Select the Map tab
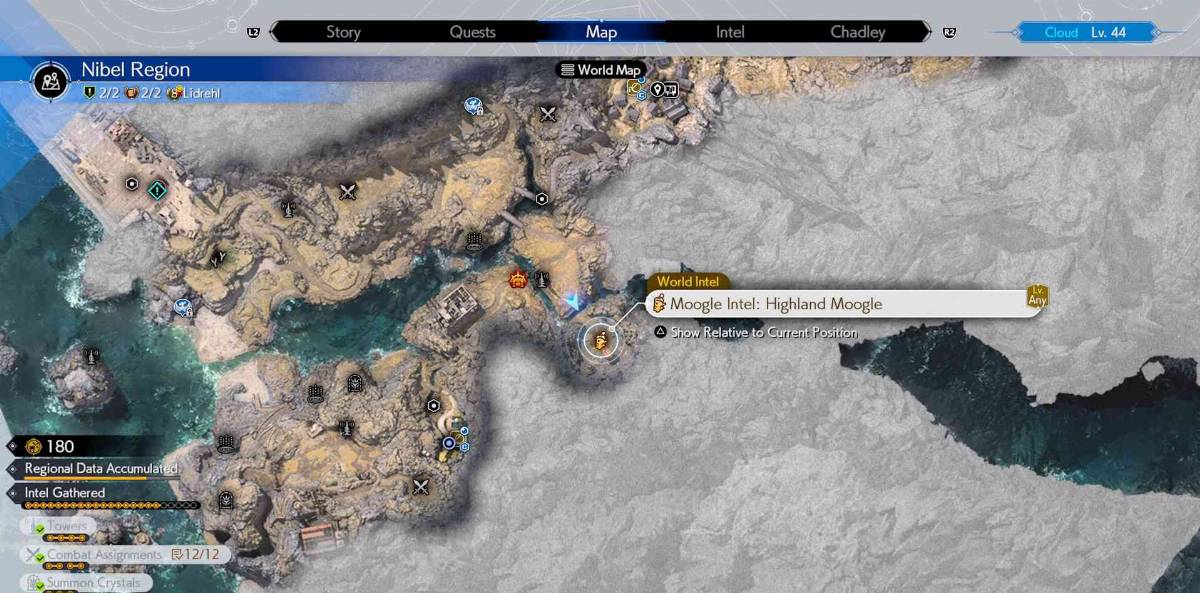Screen dimensions: 1200x593 pos(601,32)
